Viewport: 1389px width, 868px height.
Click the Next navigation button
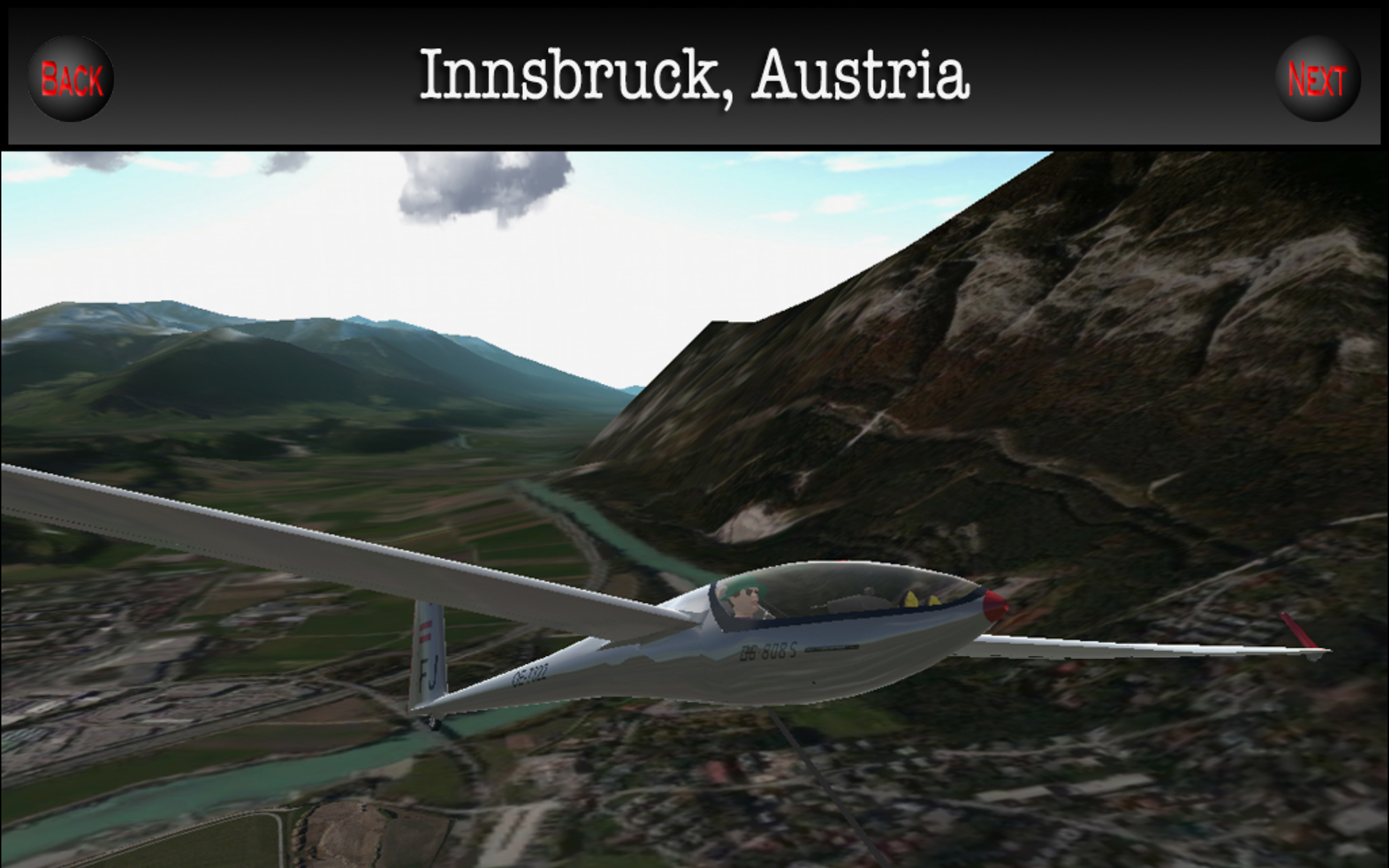pyautogui.click(x=1318, y=77)
